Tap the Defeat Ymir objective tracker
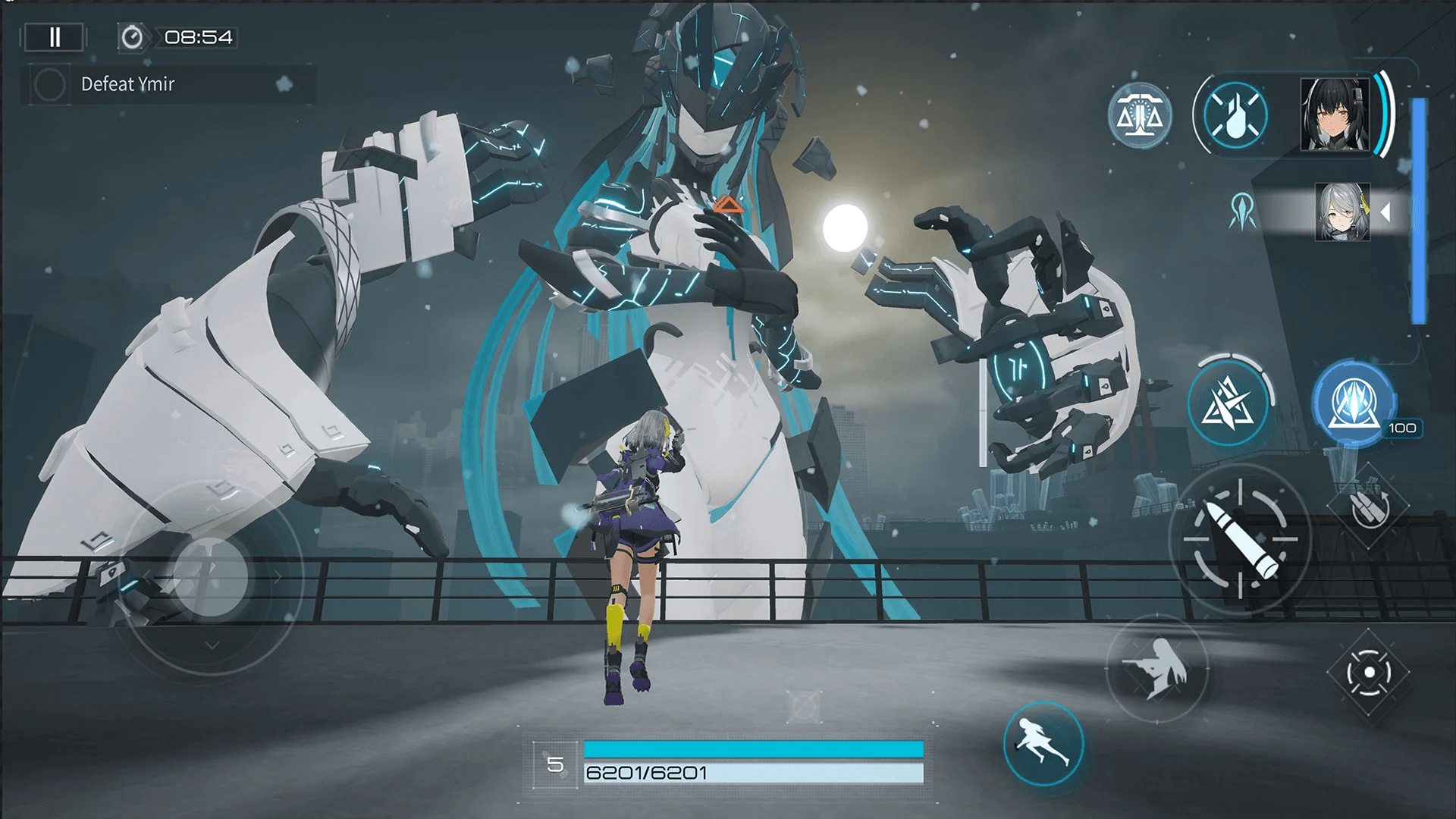Screen dimensions: 1456x819 coord(168,84)
